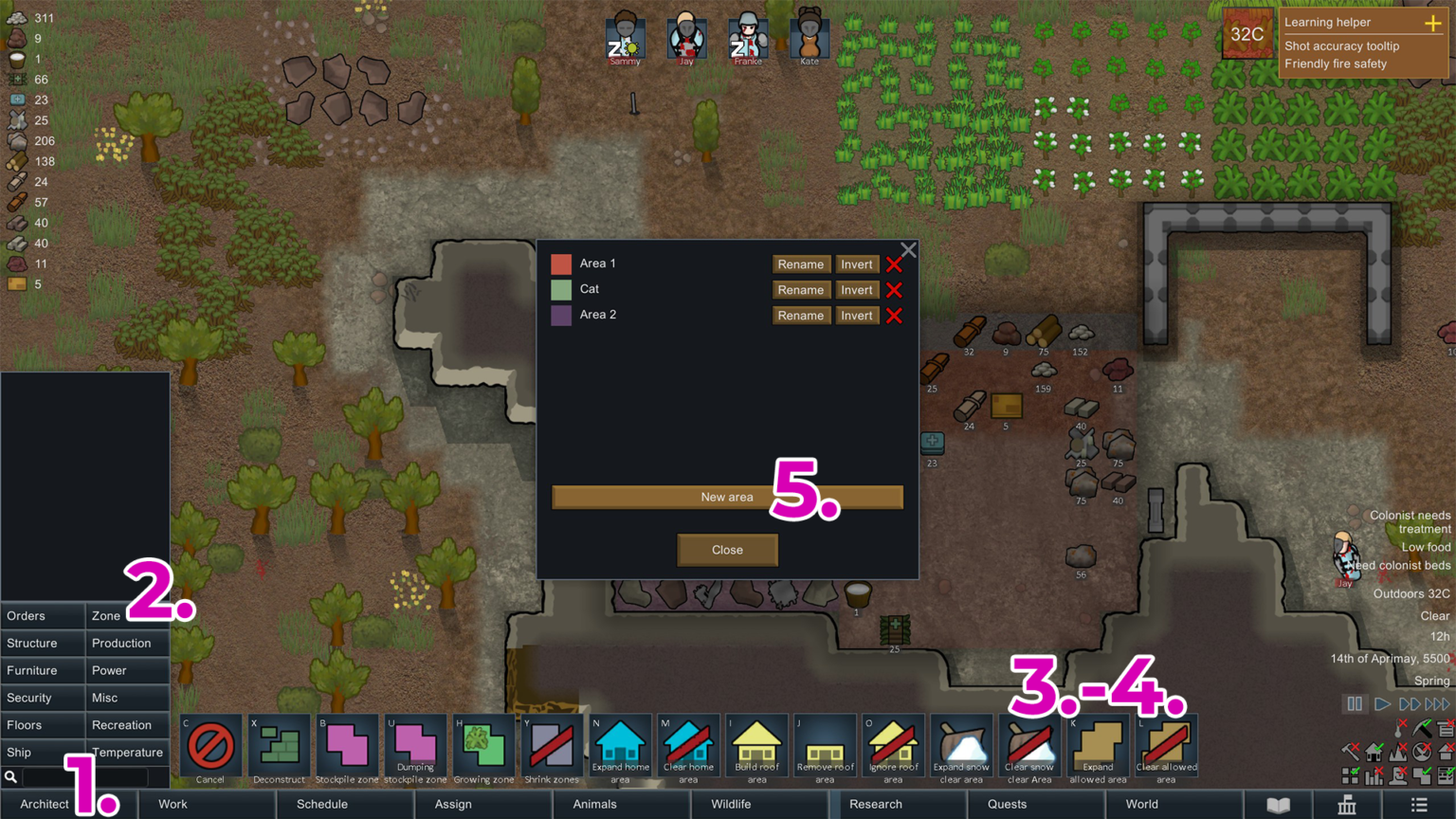Open the Architect tab
This screenshot has height=819, width=1456.
click(x=45, y=804)
